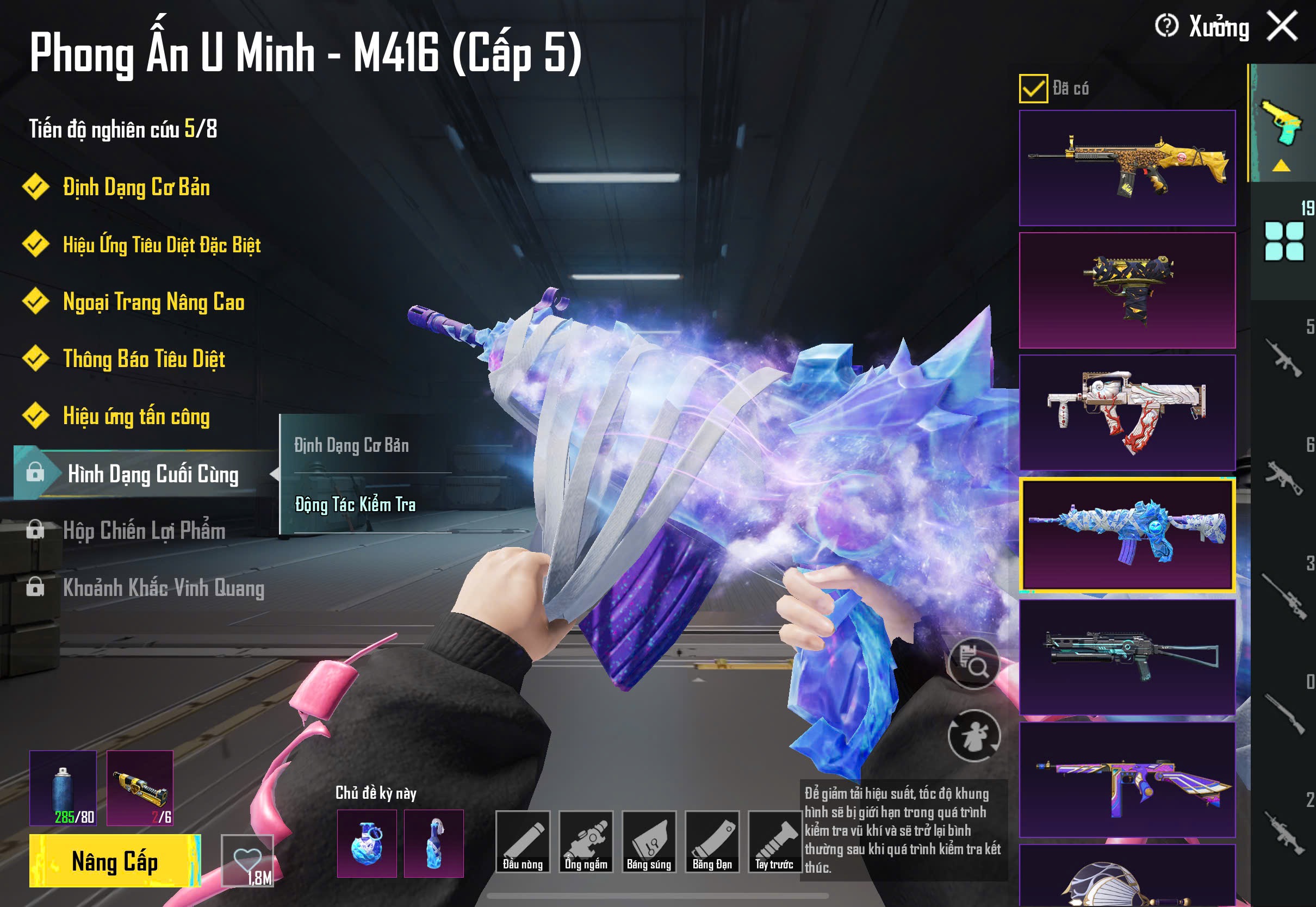Image resolution: width=1316 pixels, height=907 pixels.
Task: Select the blue grenade theme item
Action: pyautogui.click(x=367, y=843)
